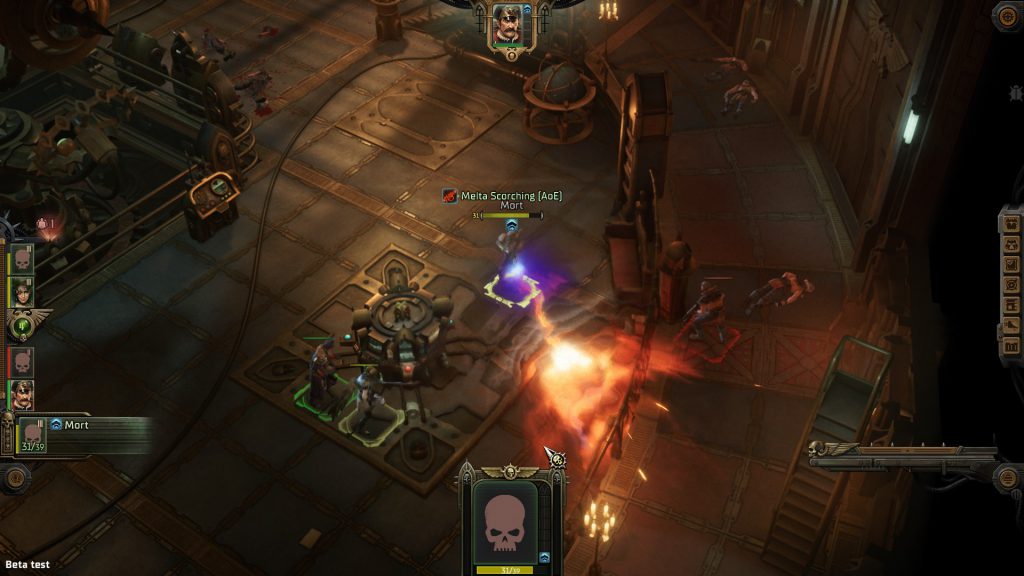Activate the round button beside the weapon panel
This screenshot has height=576, width=1024.
[x=1008, y=475]
